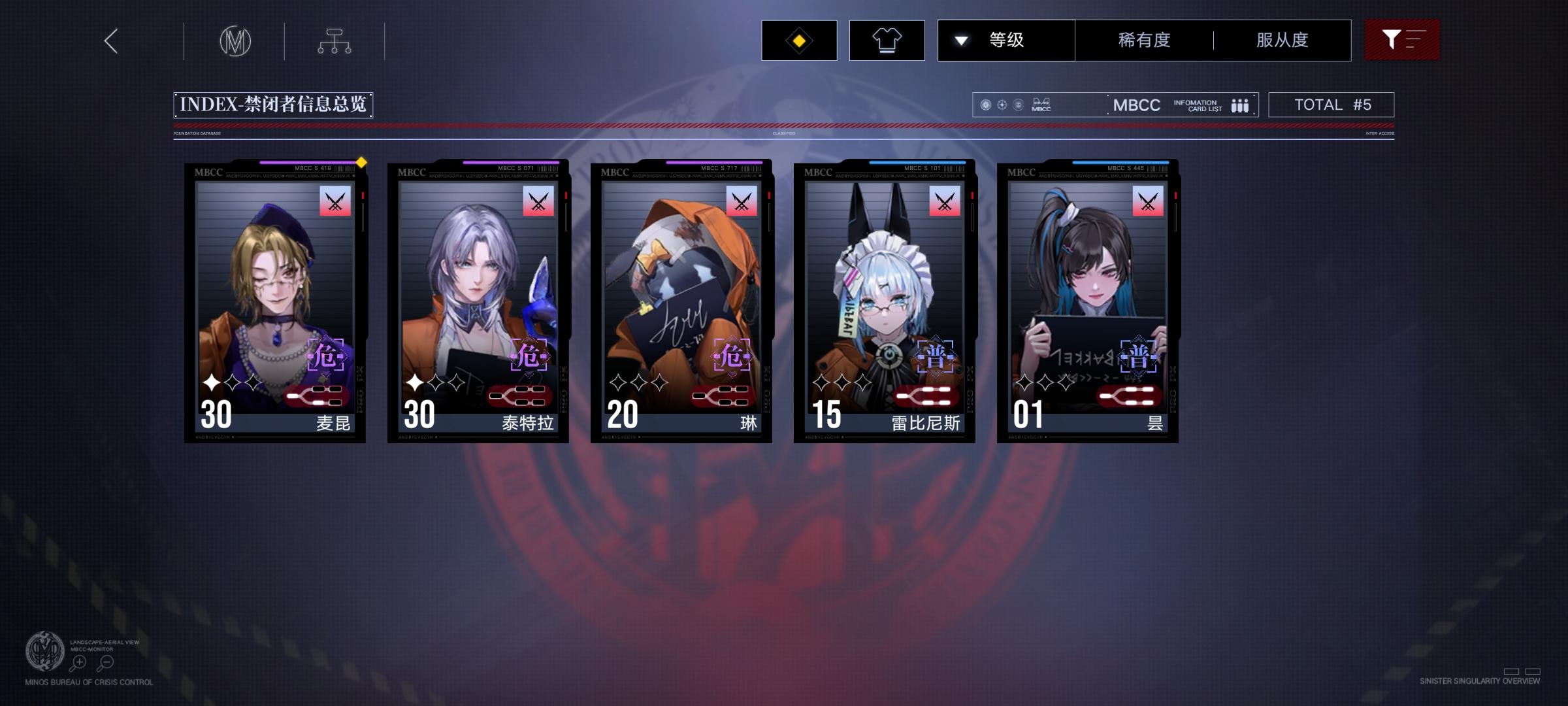Click the hierarchy chart icon

pos(335,40)
